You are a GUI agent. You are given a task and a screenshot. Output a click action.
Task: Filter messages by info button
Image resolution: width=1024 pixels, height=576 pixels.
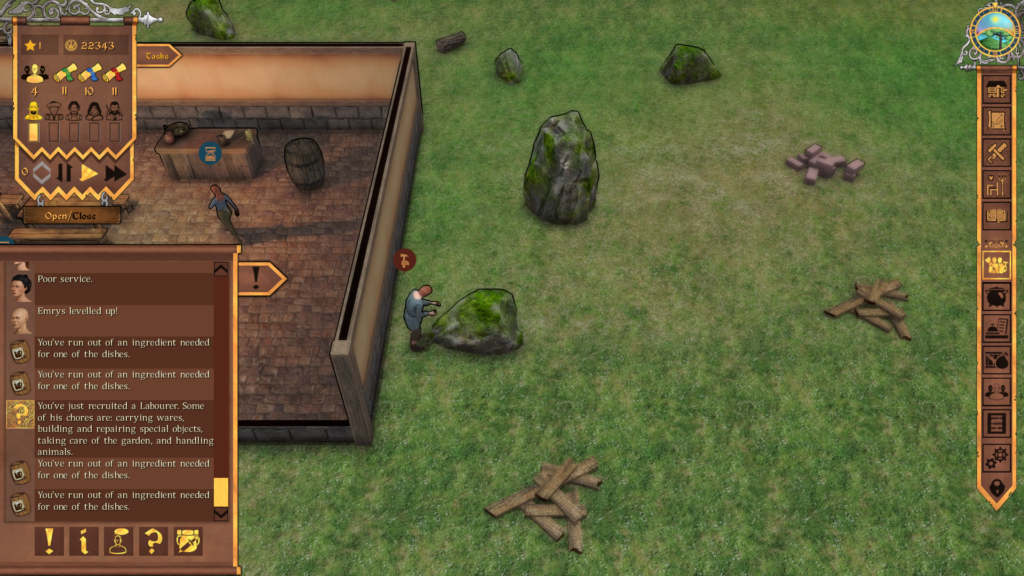[x=84, y=541]
